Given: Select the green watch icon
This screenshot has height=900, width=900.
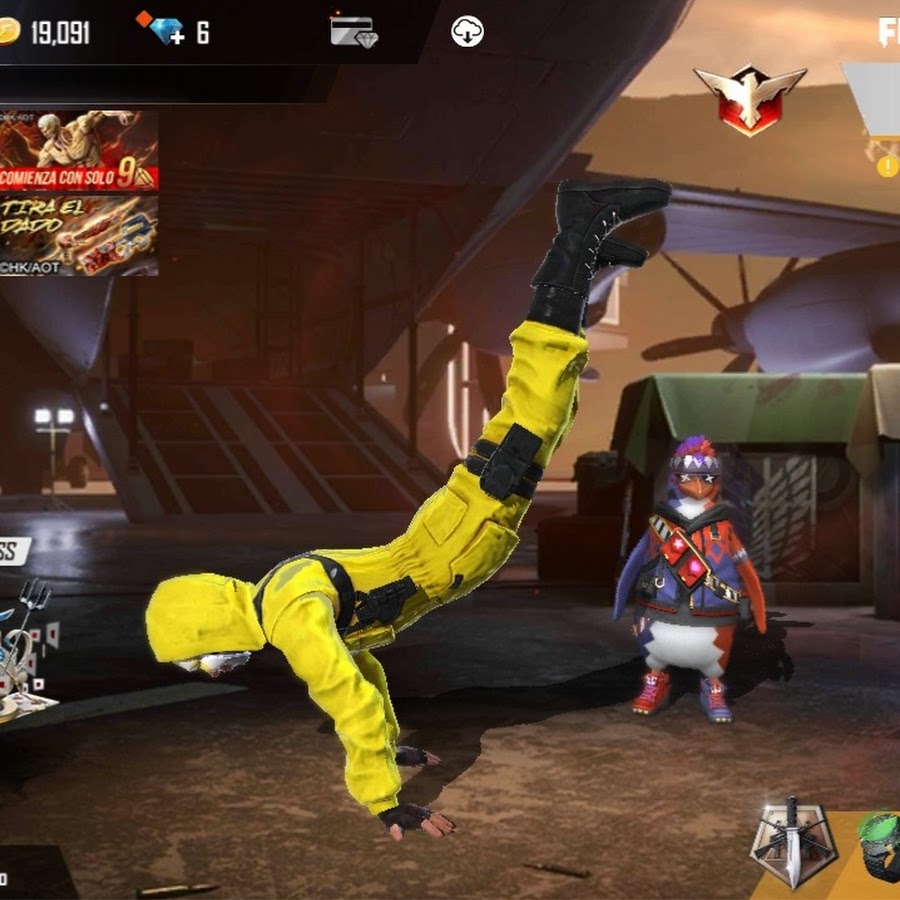Looking at the screenshot, I should click(x=880, y=845).
